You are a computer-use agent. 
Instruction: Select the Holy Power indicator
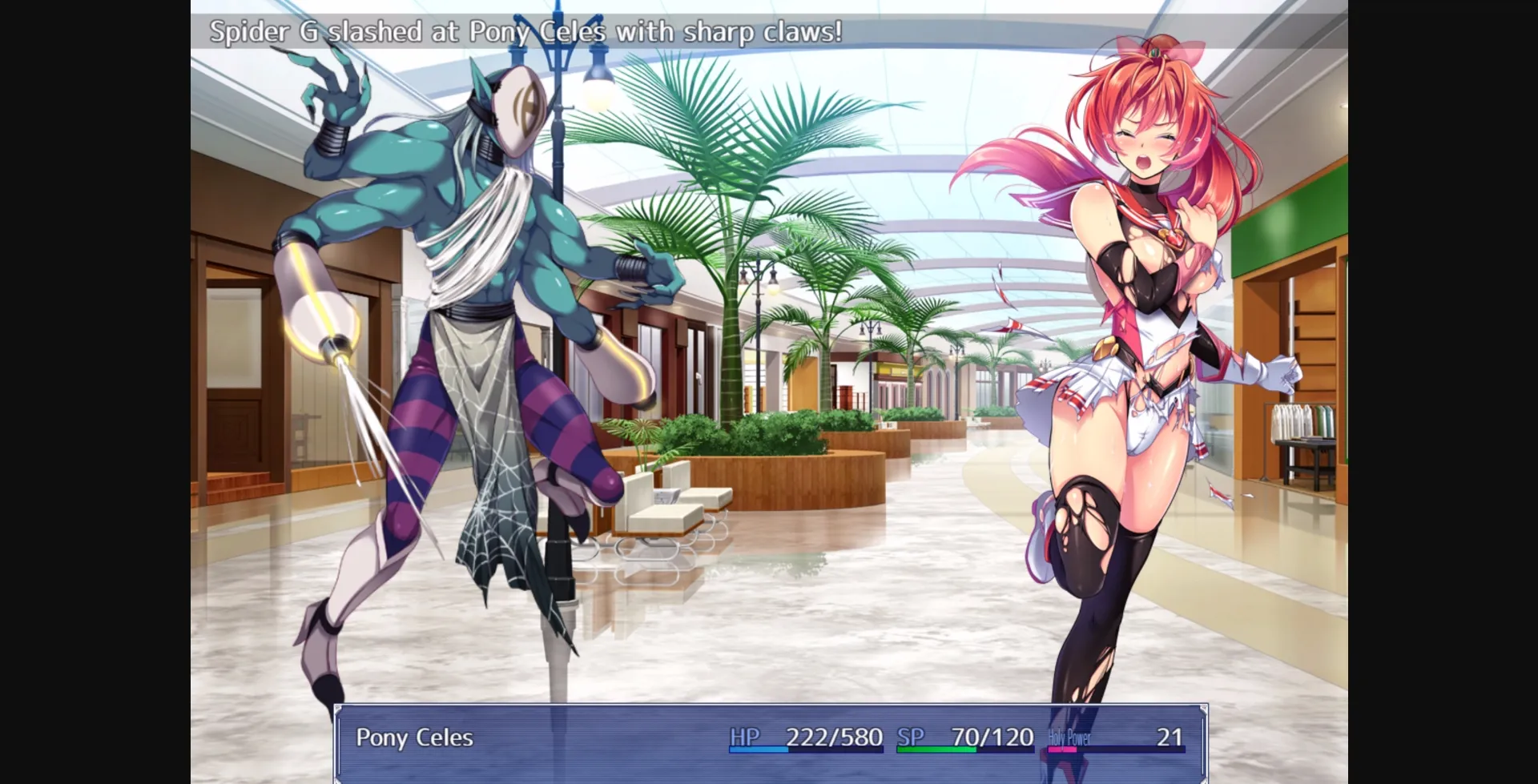click(x=1068, y=738)
